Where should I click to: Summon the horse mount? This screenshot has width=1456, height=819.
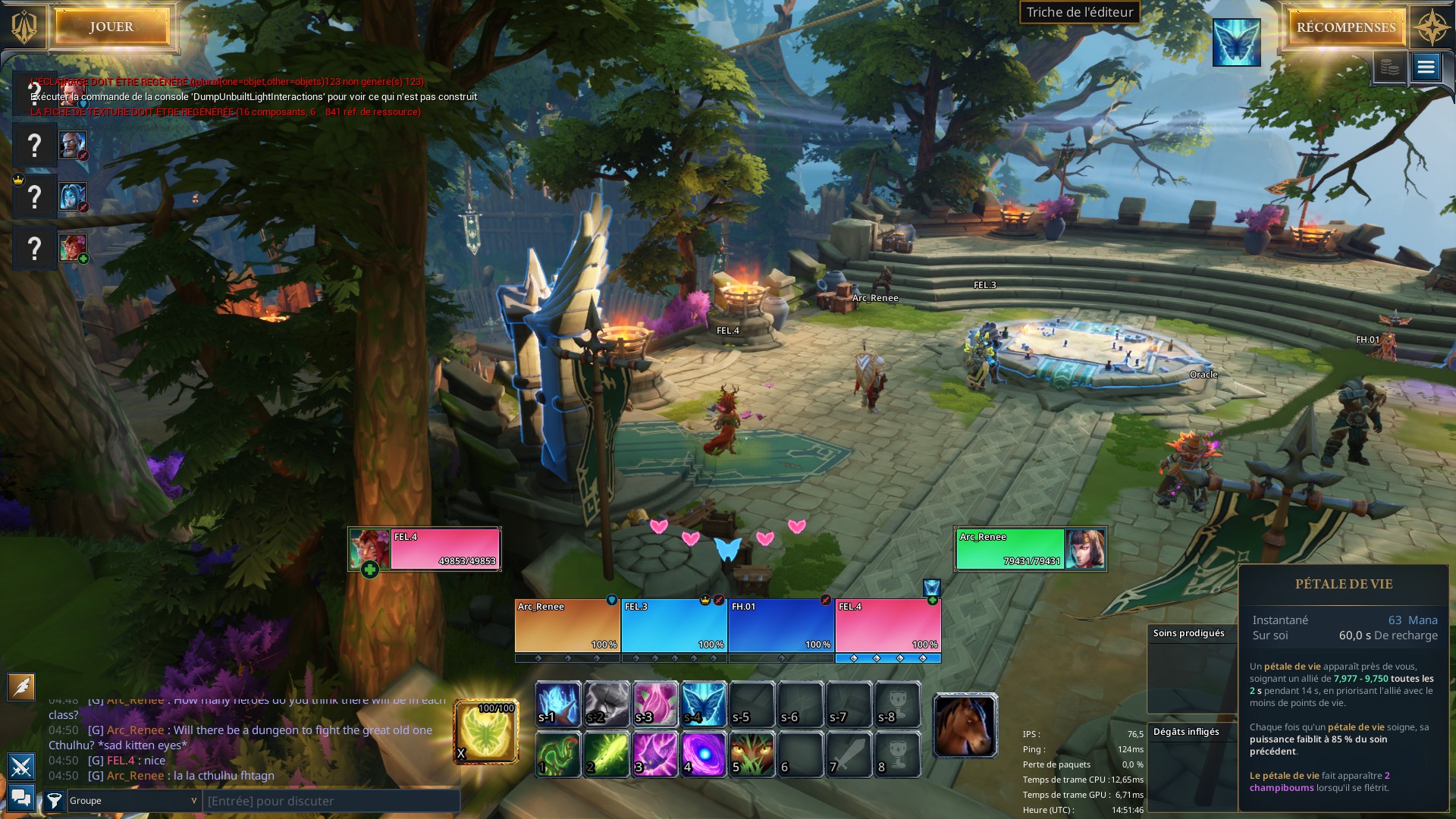pyautogui.click(x=965, y=726)
